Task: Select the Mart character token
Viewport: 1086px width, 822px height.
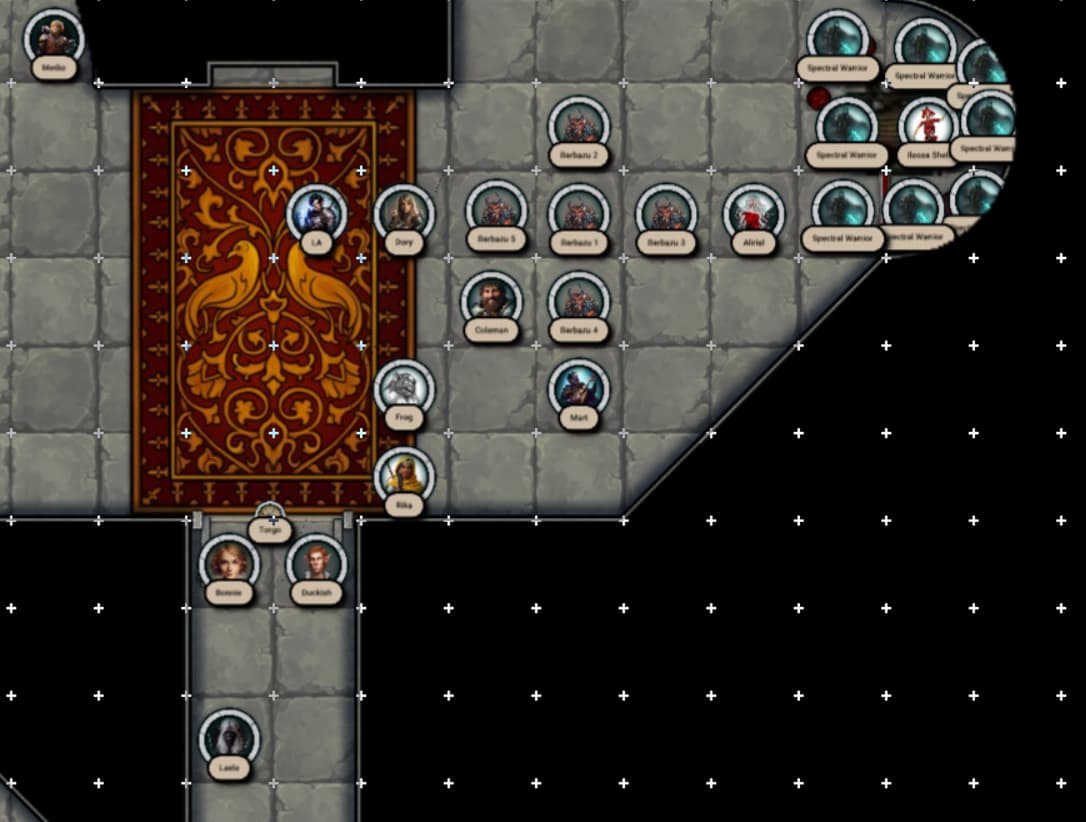Action: 579,389
